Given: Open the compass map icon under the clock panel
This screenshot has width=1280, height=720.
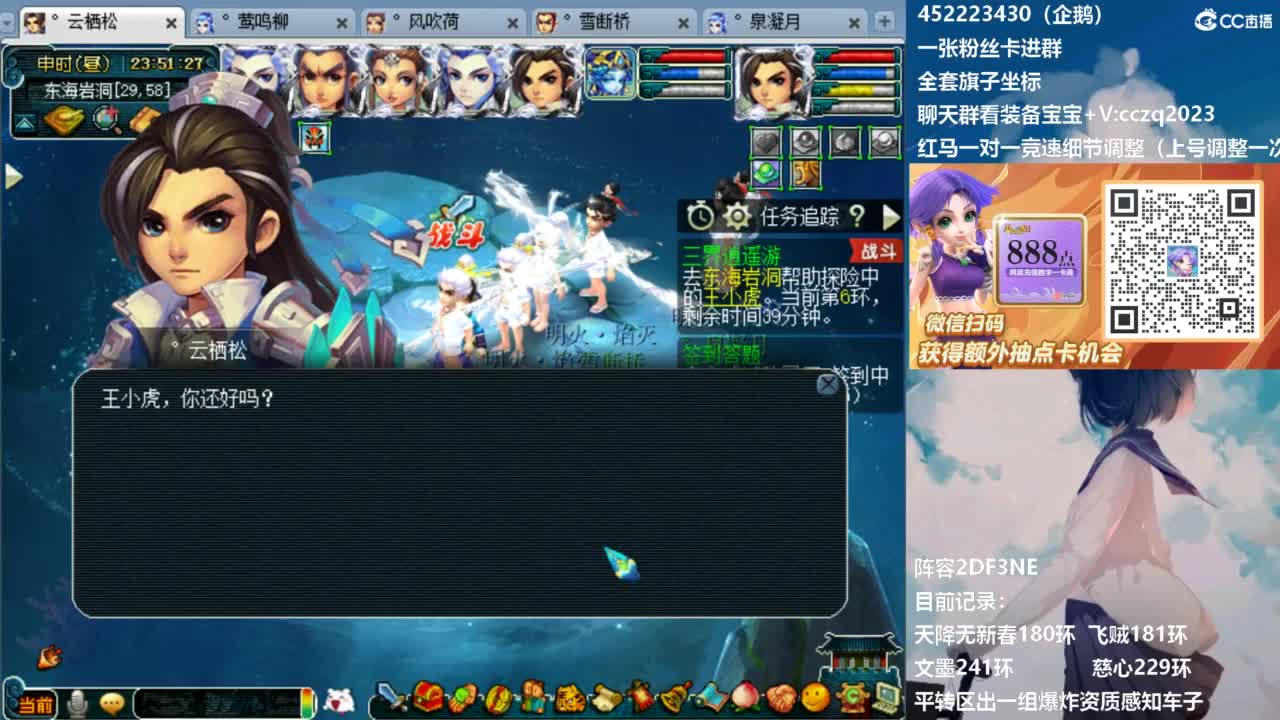Looking at the screenshot, I should 105,119.
